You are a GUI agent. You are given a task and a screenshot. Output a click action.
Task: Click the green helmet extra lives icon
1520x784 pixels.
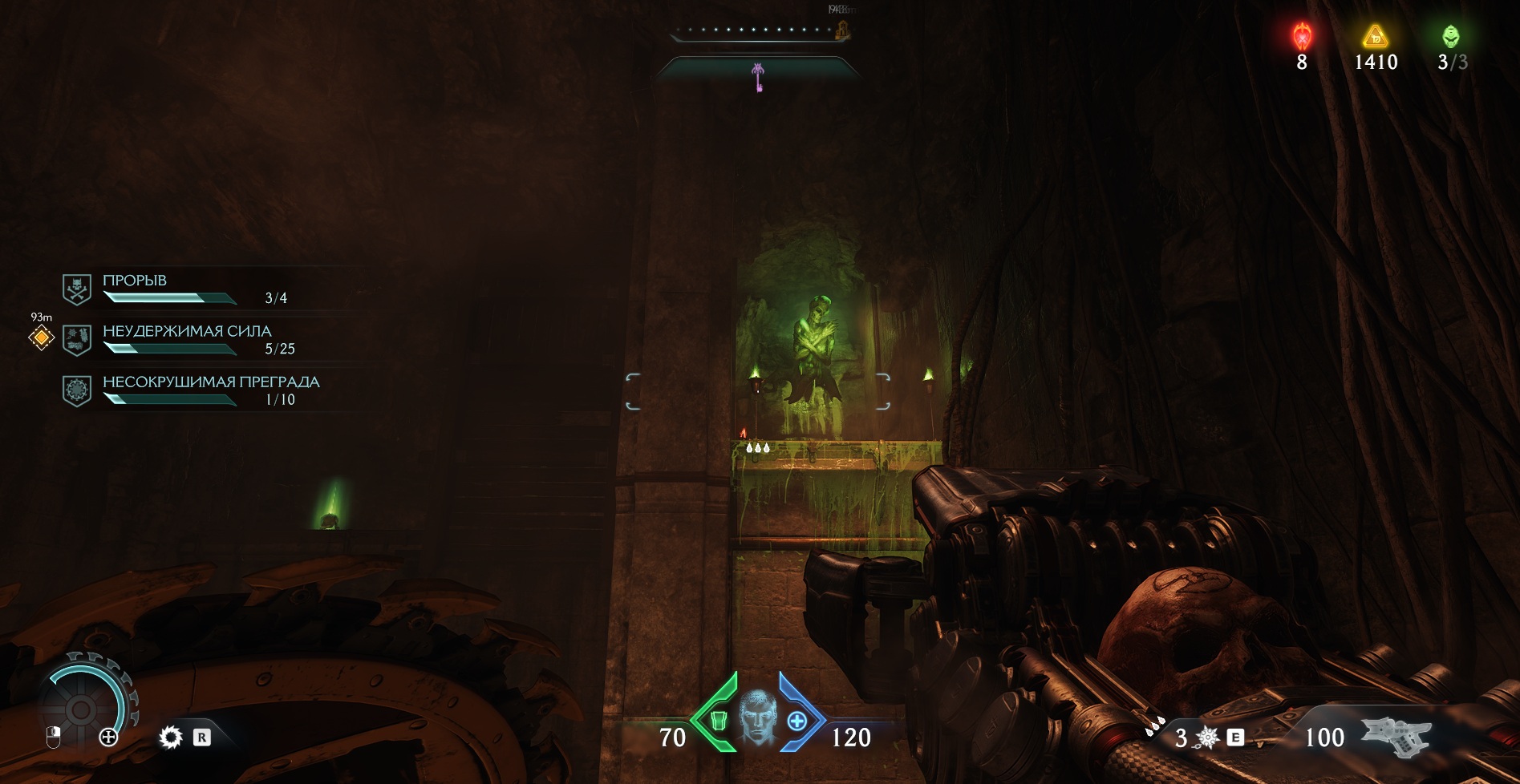point(1451,37)
